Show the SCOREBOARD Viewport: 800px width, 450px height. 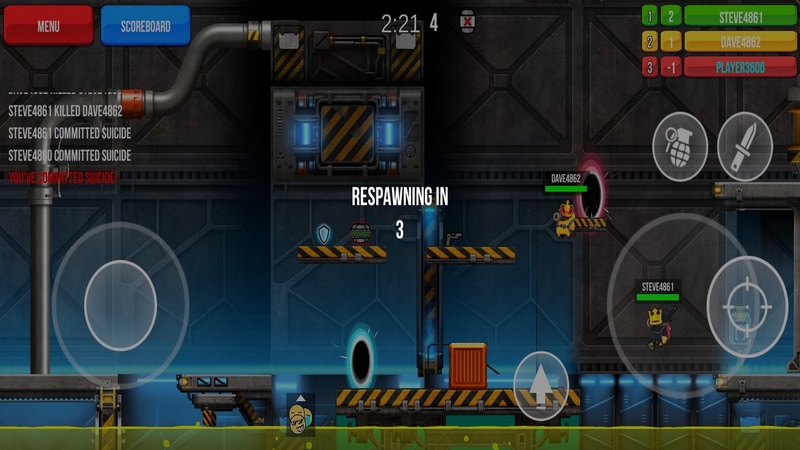(145, 26)
